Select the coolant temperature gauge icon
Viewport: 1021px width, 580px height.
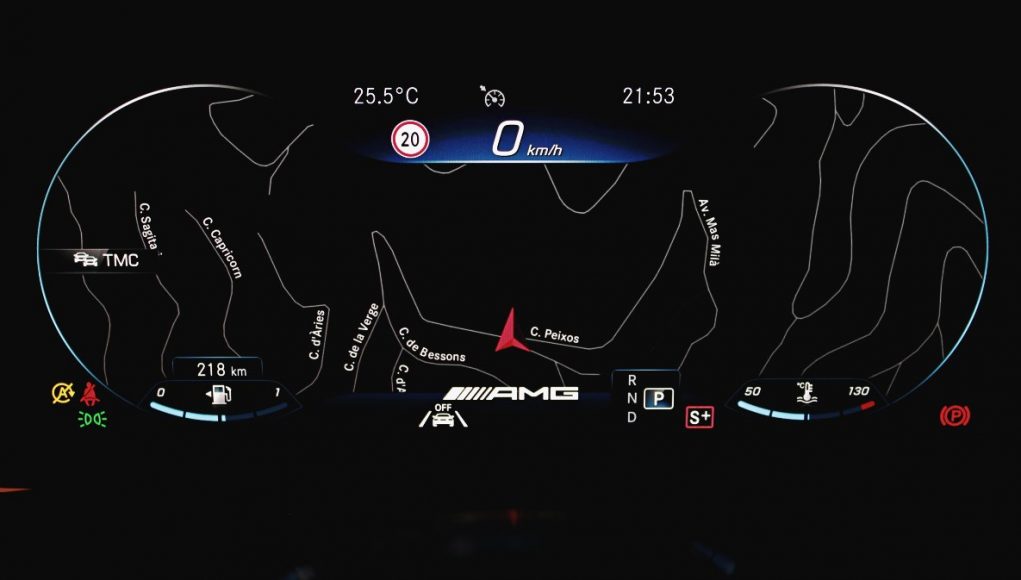click(x=804, y=392)
